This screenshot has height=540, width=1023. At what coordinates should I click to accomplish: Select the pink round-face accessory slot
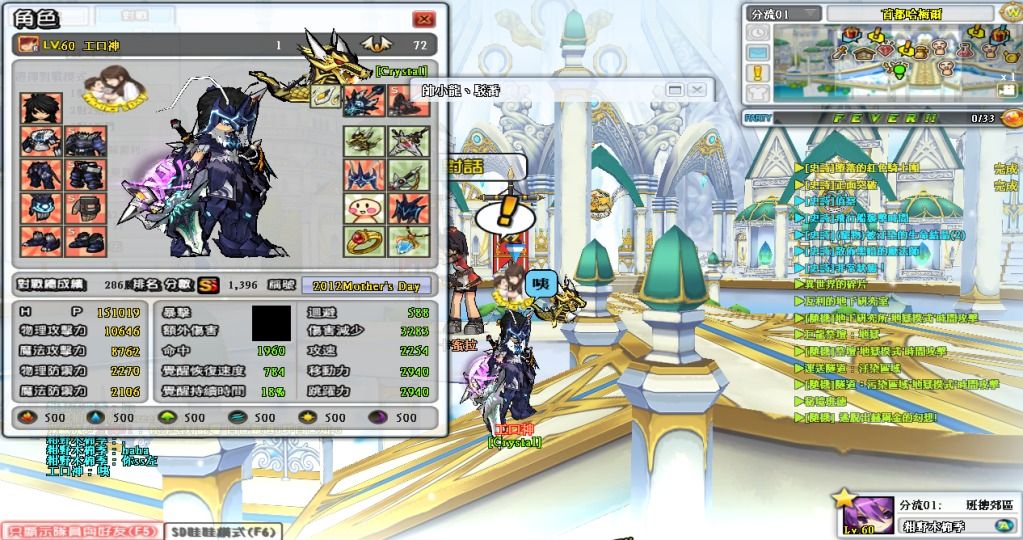coord(364,208)
